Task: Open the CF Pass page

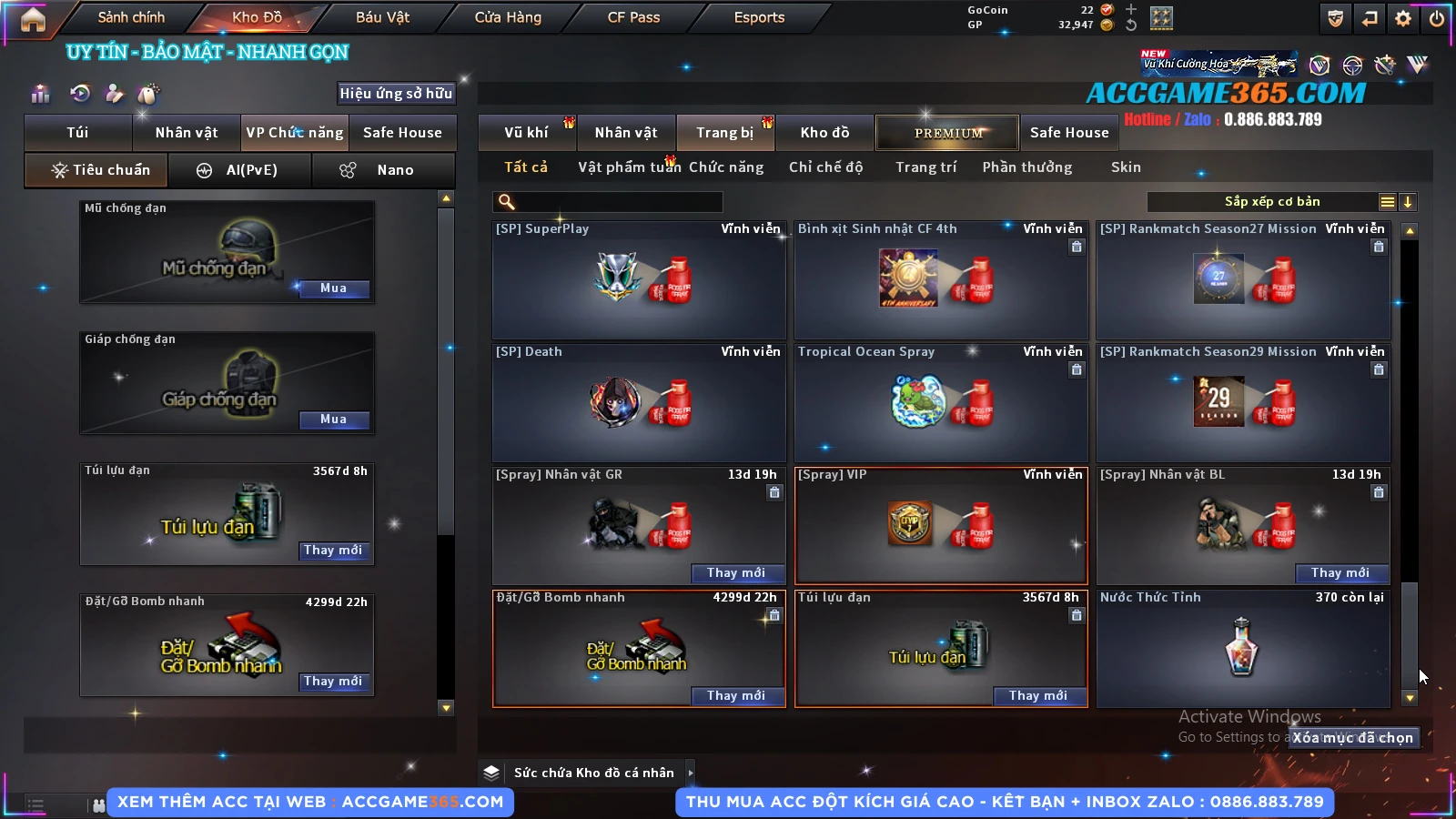Action: pyautogui.click(x=633, y=17)
